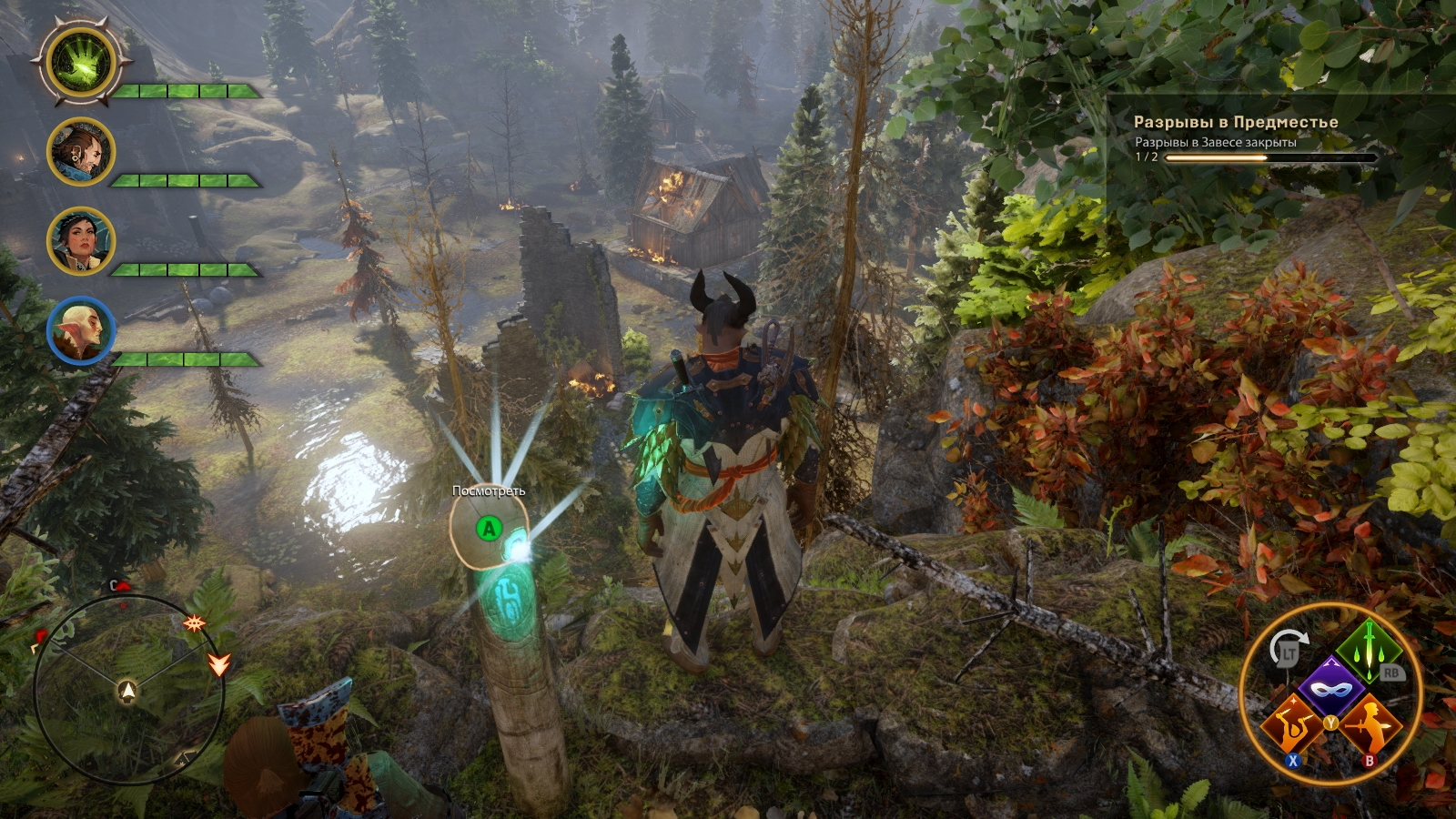
Task: Activate the orange stabbed-figure ability
Action: click(1370, 725)
